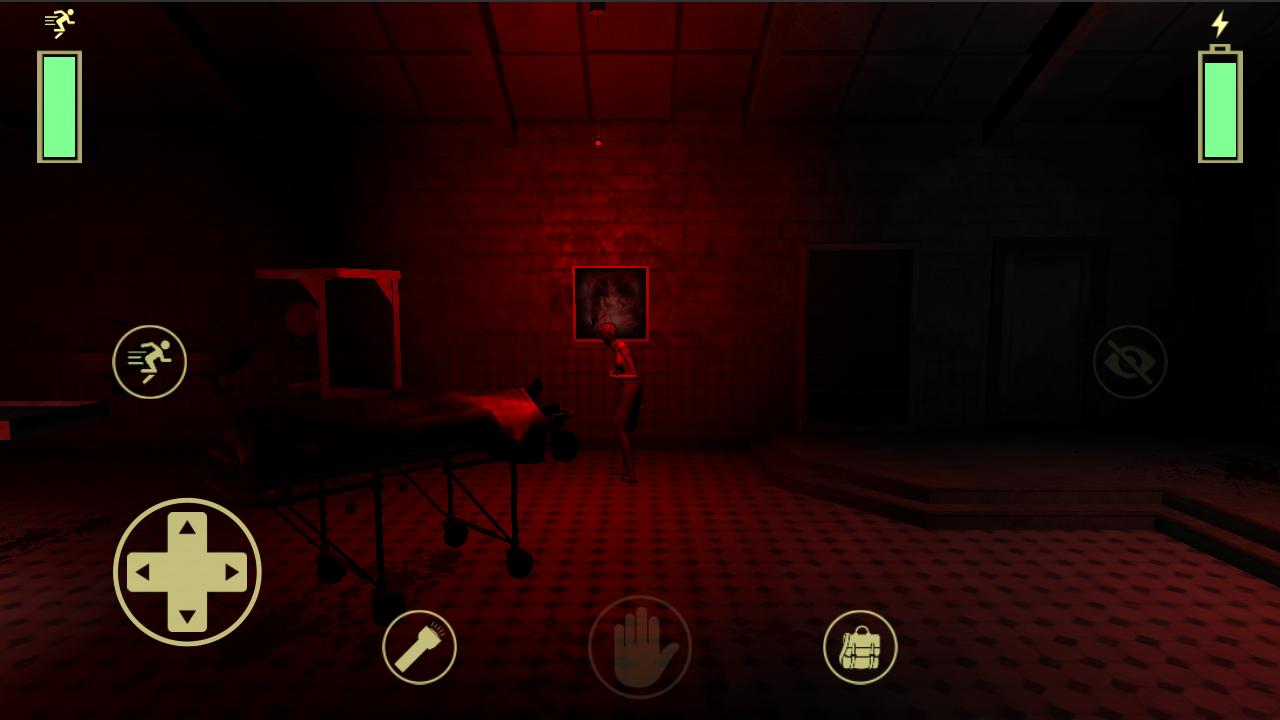Activate the sprint run button
Image resolution: width=1280 pixels, height=720 pixels.
click(150, 362)
